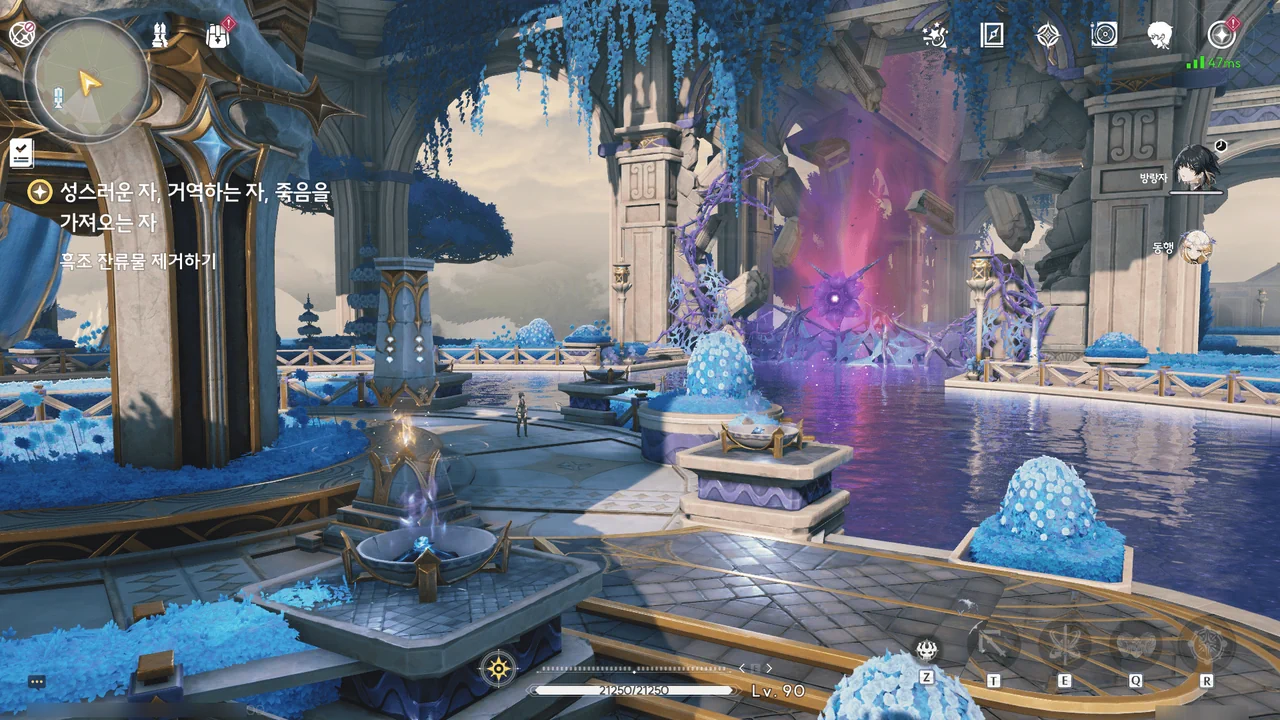The height and width of the screenshot is (720, 1280).
Task: Click the globe icon beside the minimap
Action: click(22, 33)
